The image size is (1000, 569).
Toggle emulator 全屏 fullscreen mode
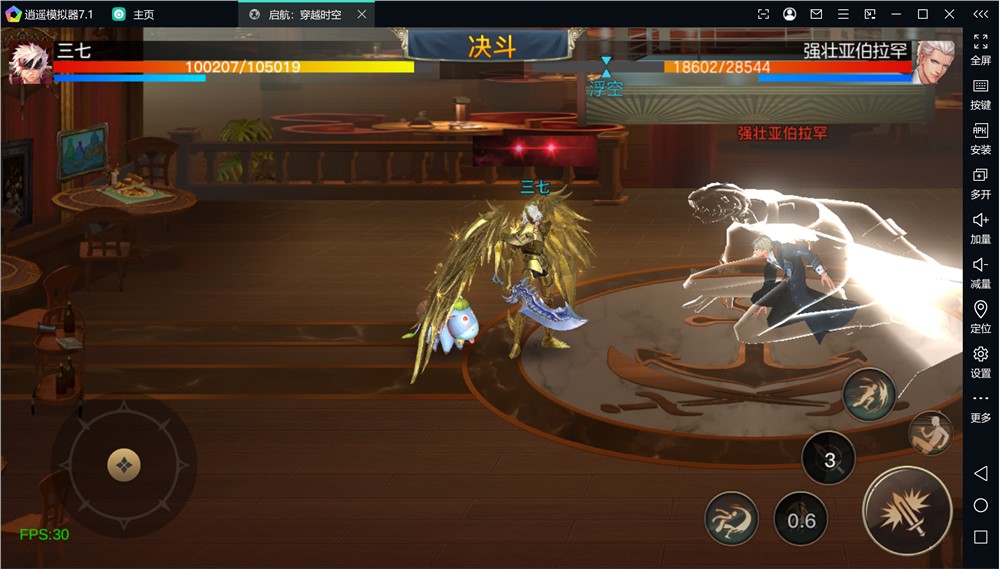980,49
